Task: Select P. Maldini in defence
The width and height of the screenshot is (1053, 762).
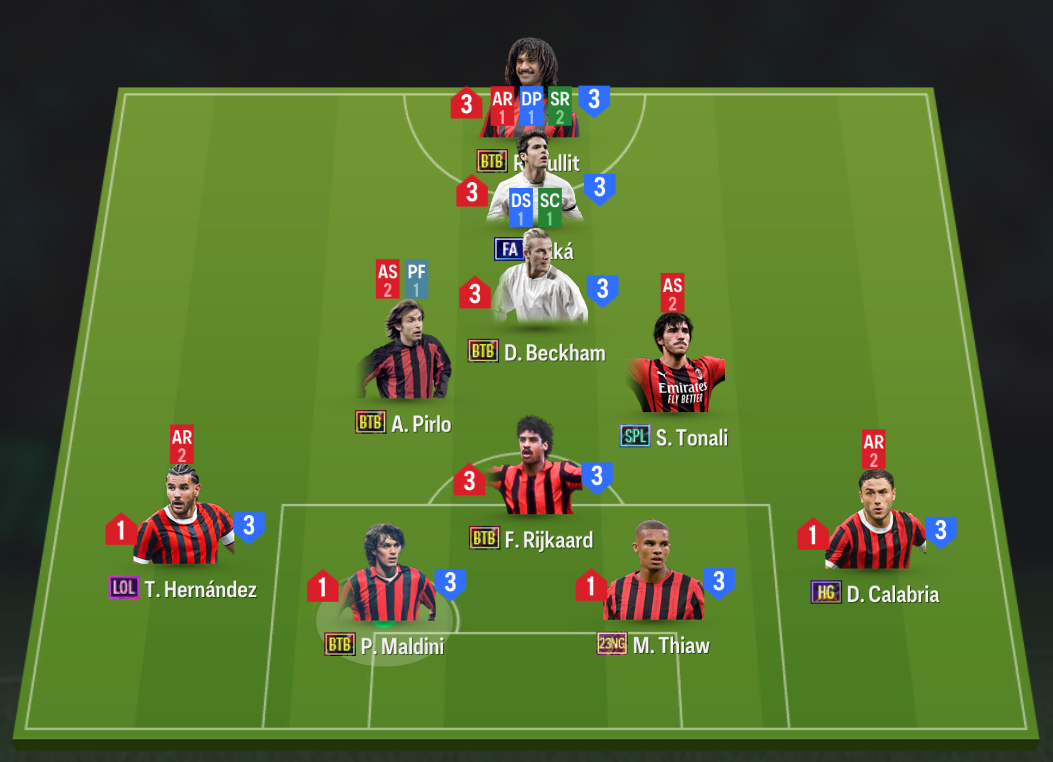Action: pyautogui.click(x=385, y=585)
